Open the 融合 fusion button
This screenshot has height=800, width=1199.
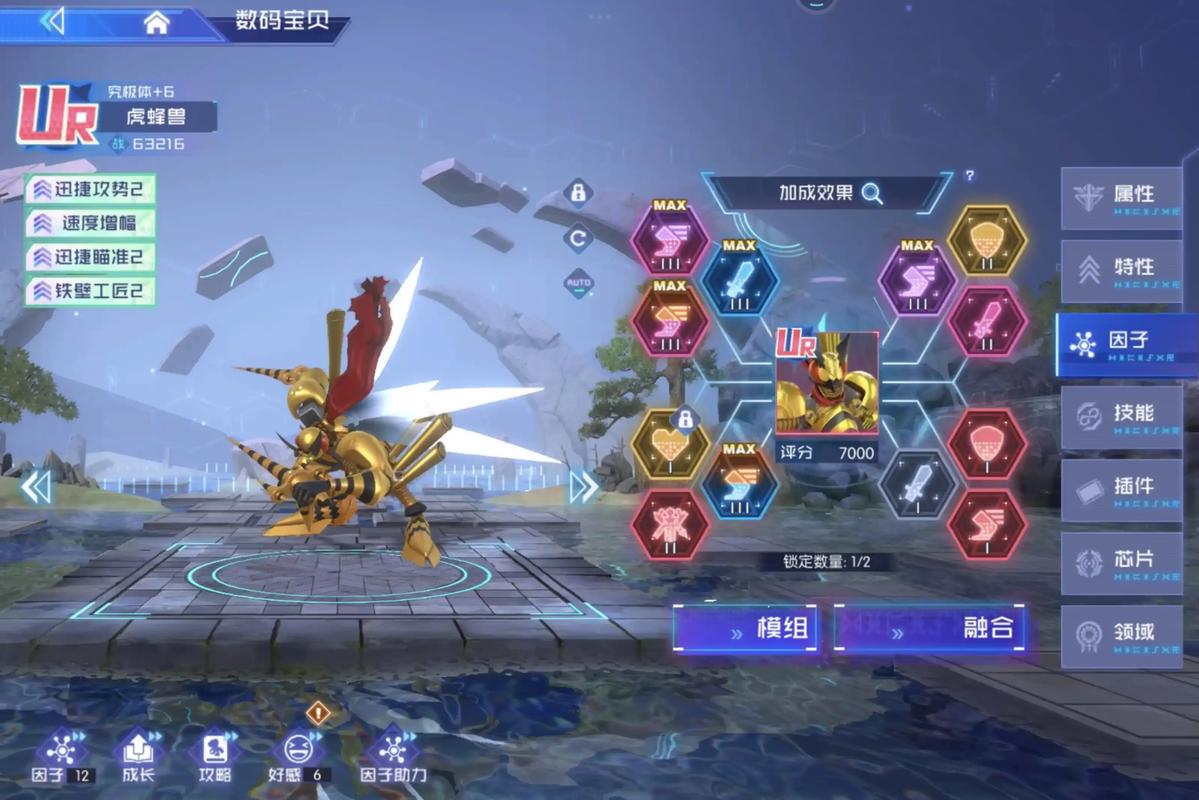coord(929,629)
